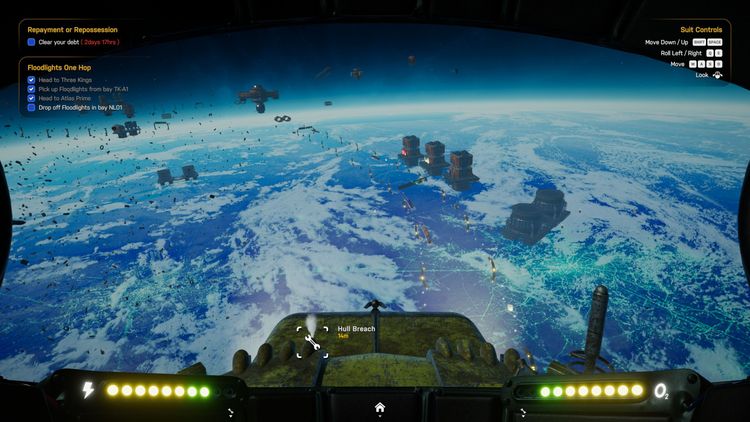Open the Repayment or Repossession objective
Screen dimensions: 750x422
coord(72,30)
